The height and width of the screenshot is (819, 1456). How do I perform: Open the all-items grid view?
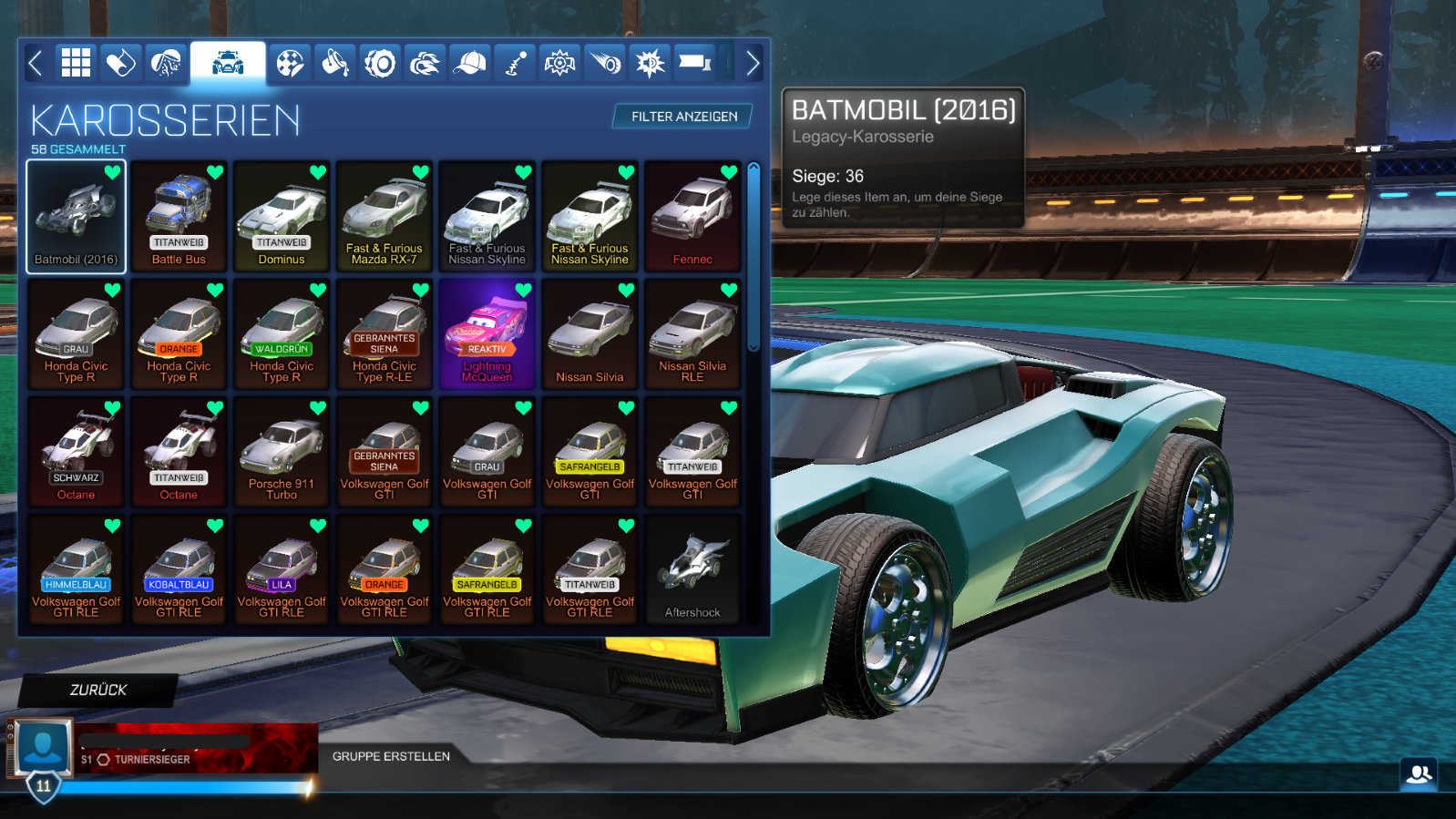(x=76, y=62)
